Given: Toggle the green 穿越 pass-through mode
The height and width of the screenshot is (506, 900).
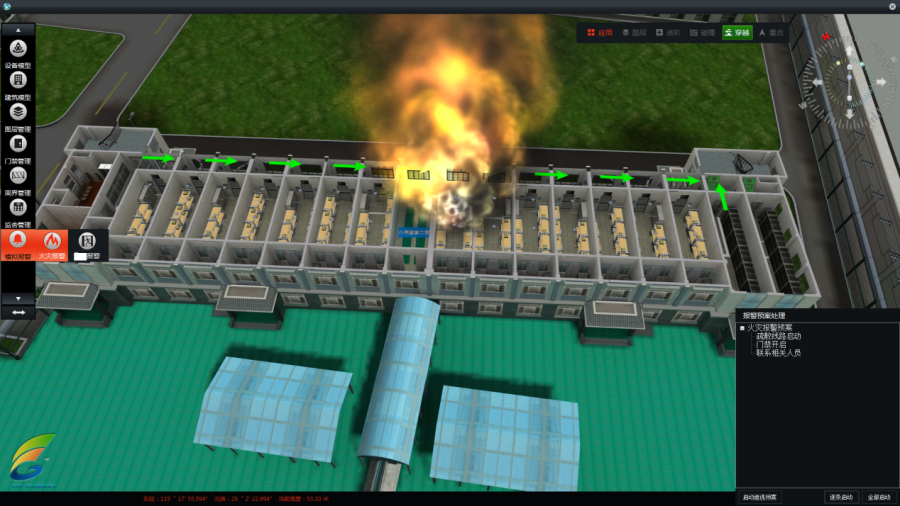Looking at the screenshot, I should click(736, 33).
